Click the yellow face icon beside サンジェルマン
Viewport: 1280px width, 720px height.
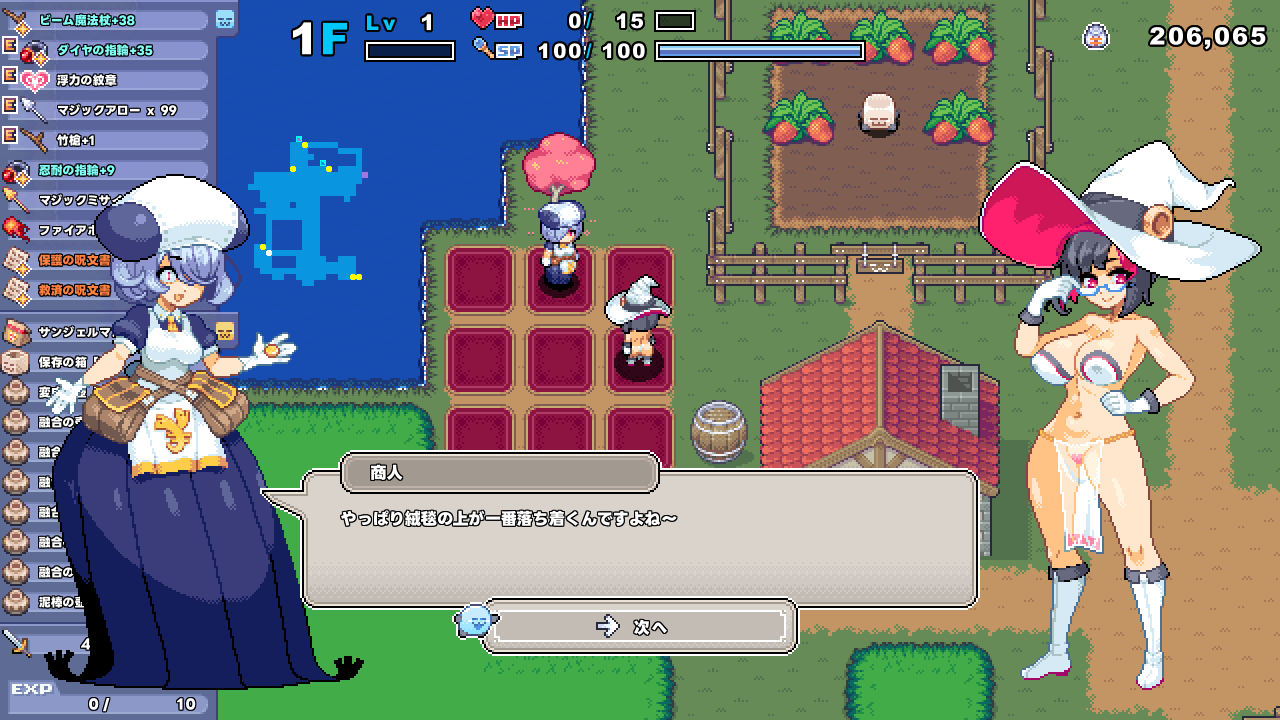(226, 331)
